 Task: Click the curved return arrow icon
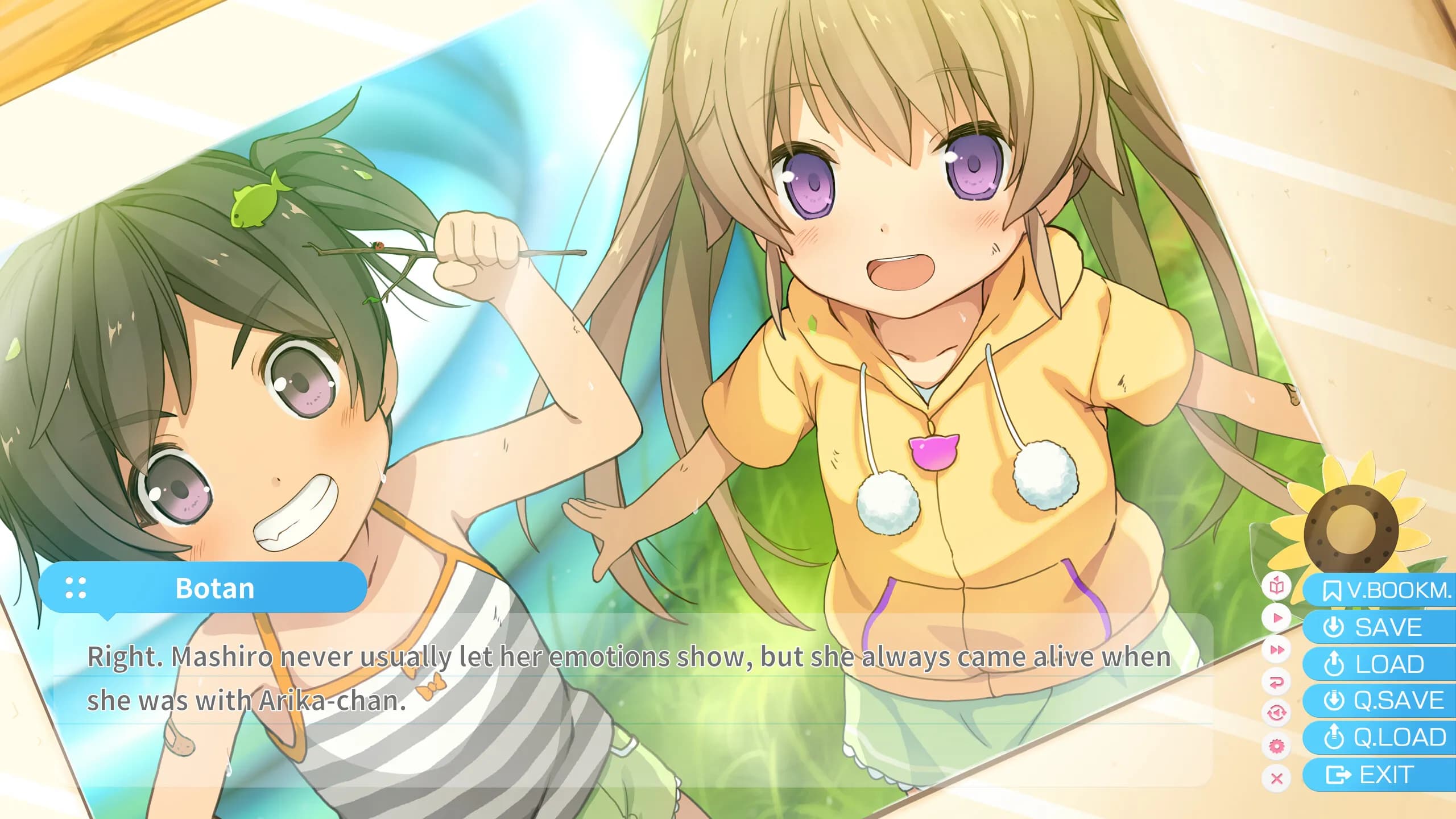pos(1277,681)
